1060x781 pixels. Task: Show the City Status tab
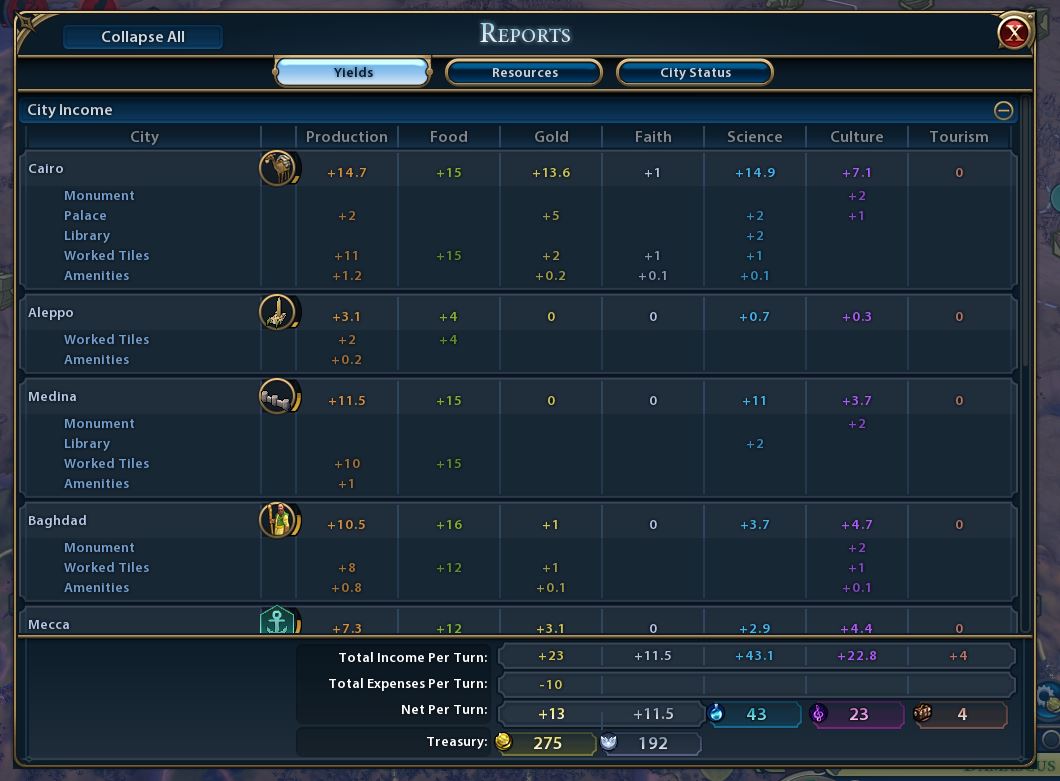tap(695, 72)
